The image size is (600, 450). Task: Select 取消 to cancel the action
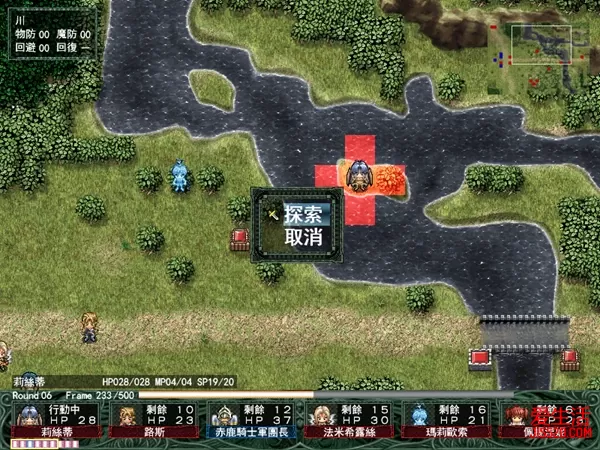303,237
